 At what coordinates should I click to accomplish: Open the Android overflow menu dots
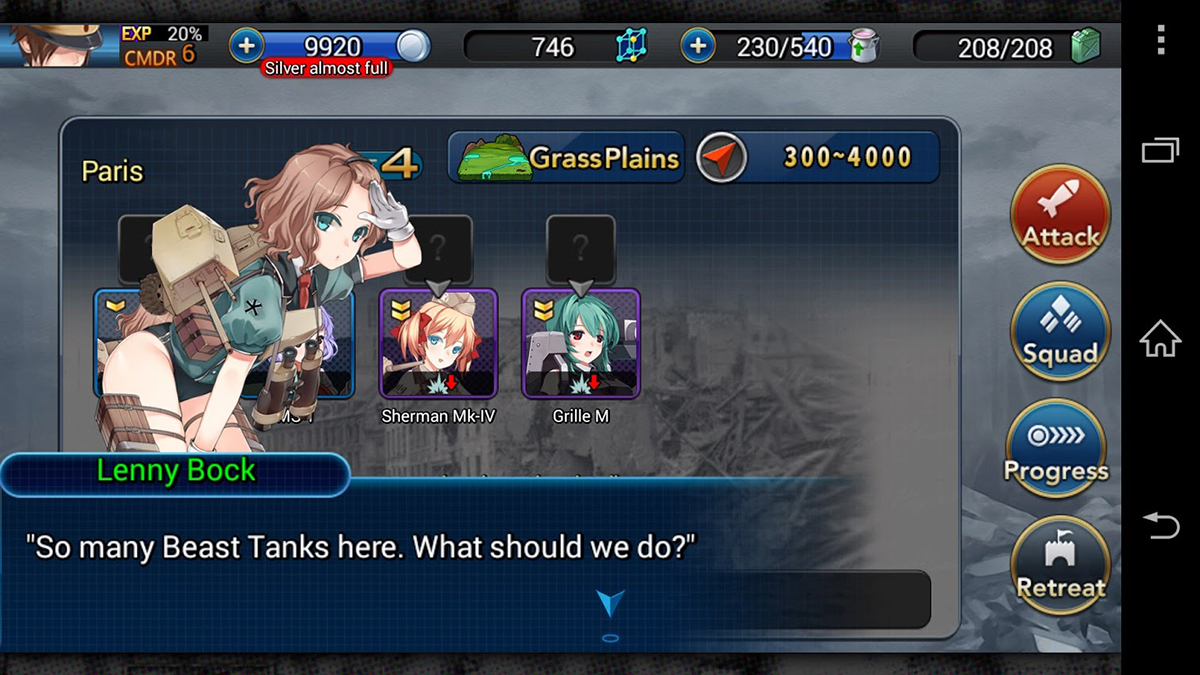[1160, 39]
